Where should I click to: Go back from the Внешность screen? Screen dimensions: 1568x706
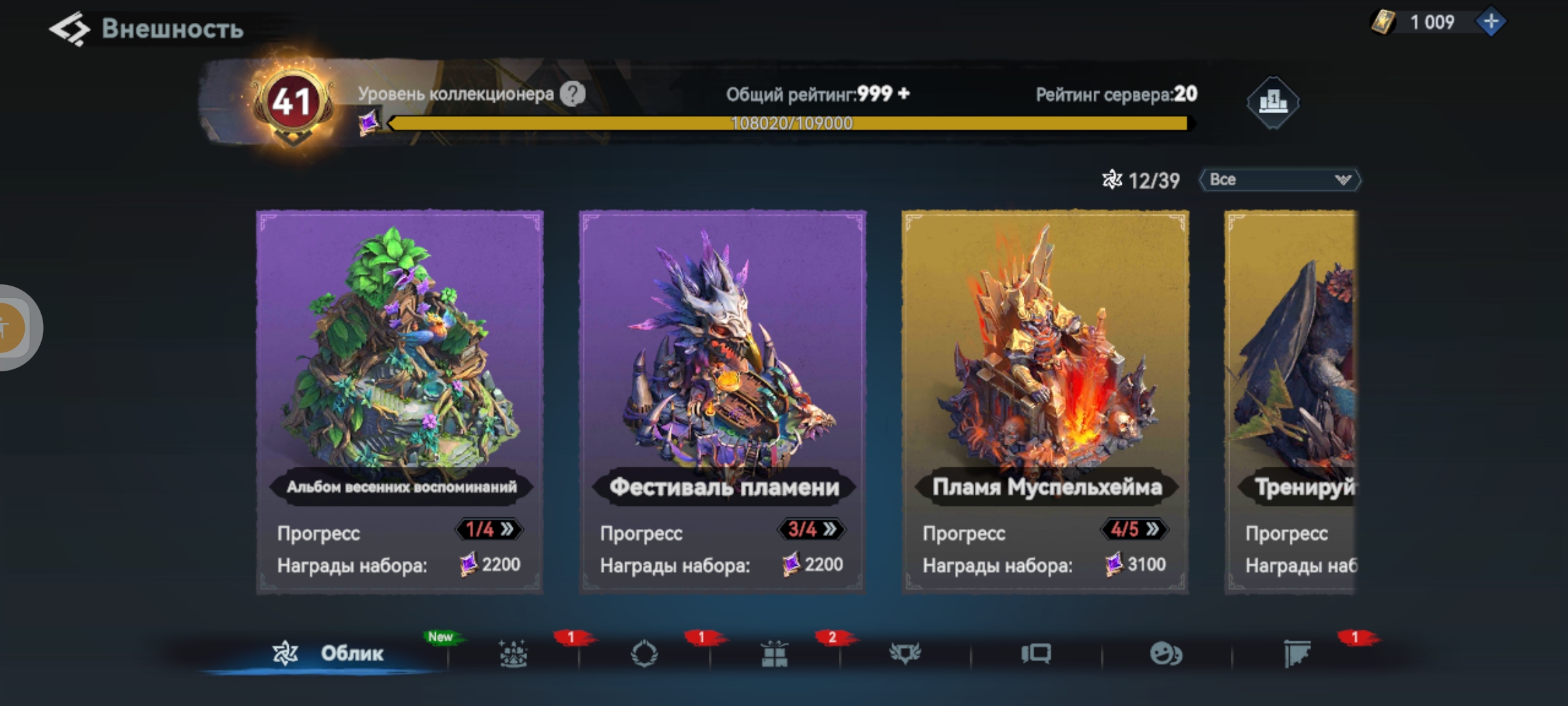(x=69, y=29)
